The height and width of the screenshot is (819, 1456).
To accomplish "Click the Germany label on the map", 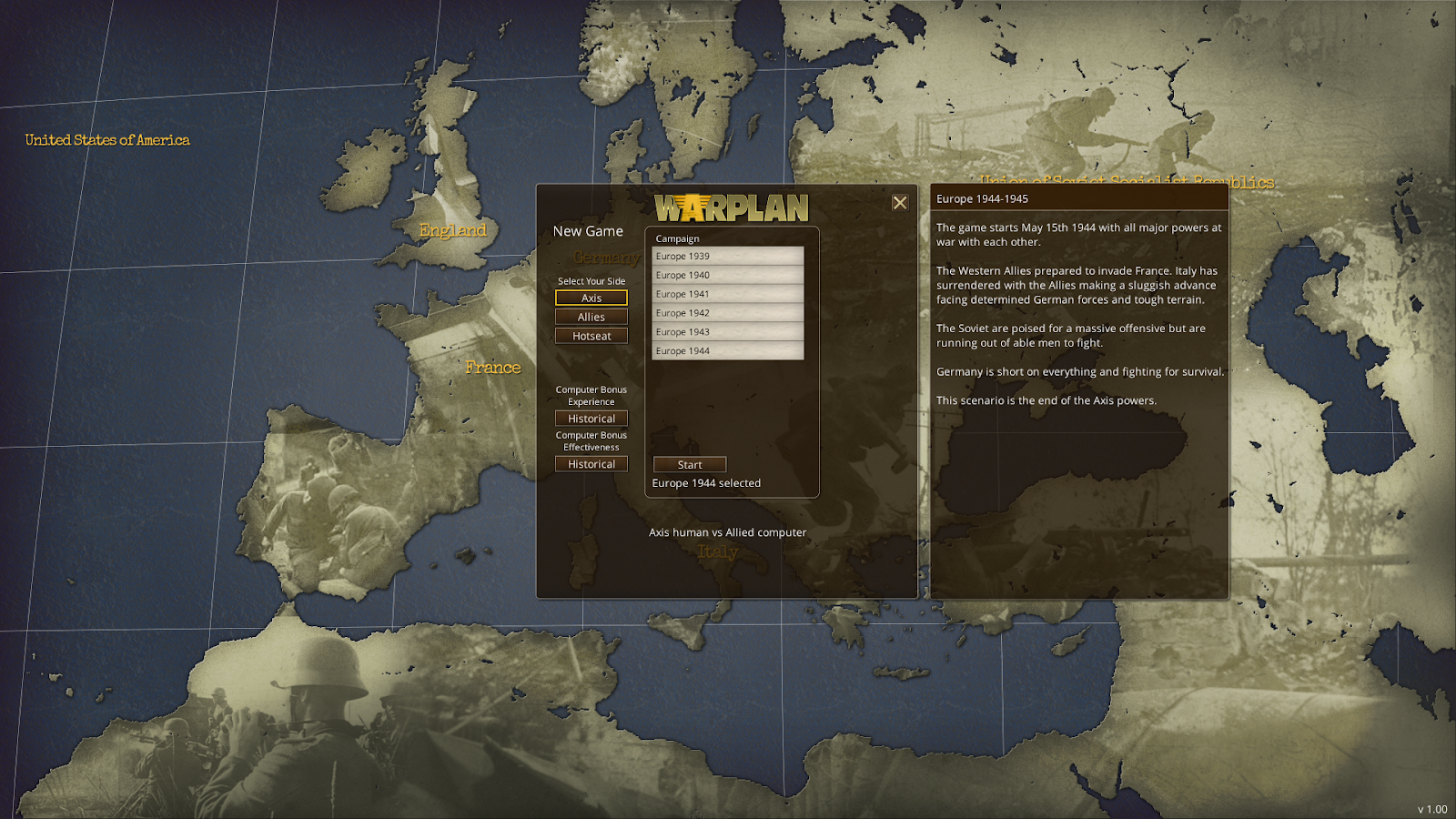I will 608,258.
